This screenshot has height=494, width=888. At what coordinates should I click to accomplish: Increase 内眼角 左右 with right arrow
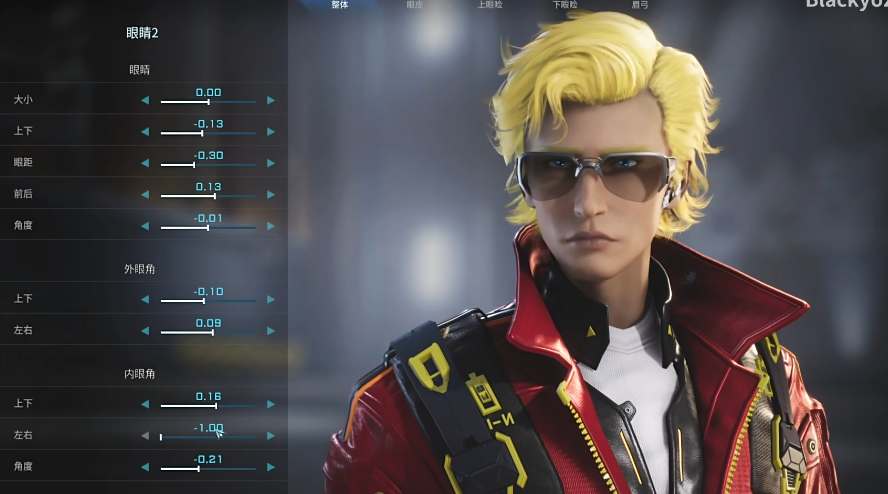[x=271, y=436]
